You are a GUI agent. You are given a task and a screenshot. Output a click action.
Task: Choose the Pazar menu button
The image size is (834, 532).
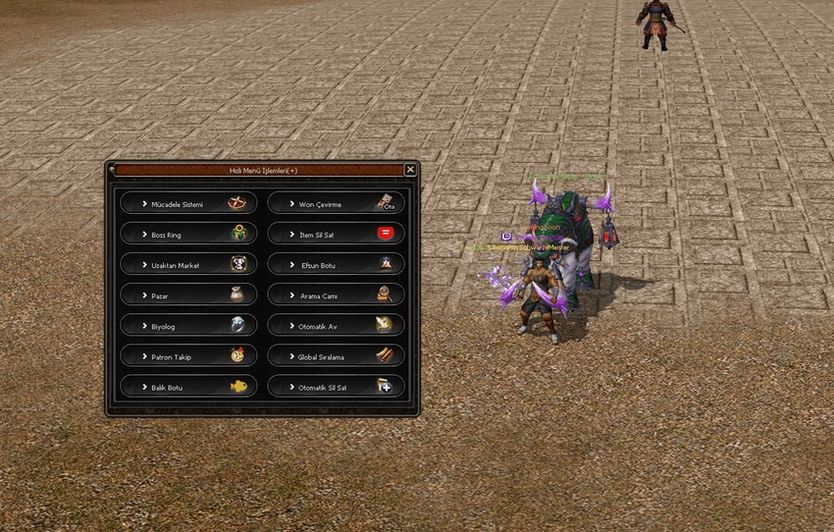coord(189,295)
